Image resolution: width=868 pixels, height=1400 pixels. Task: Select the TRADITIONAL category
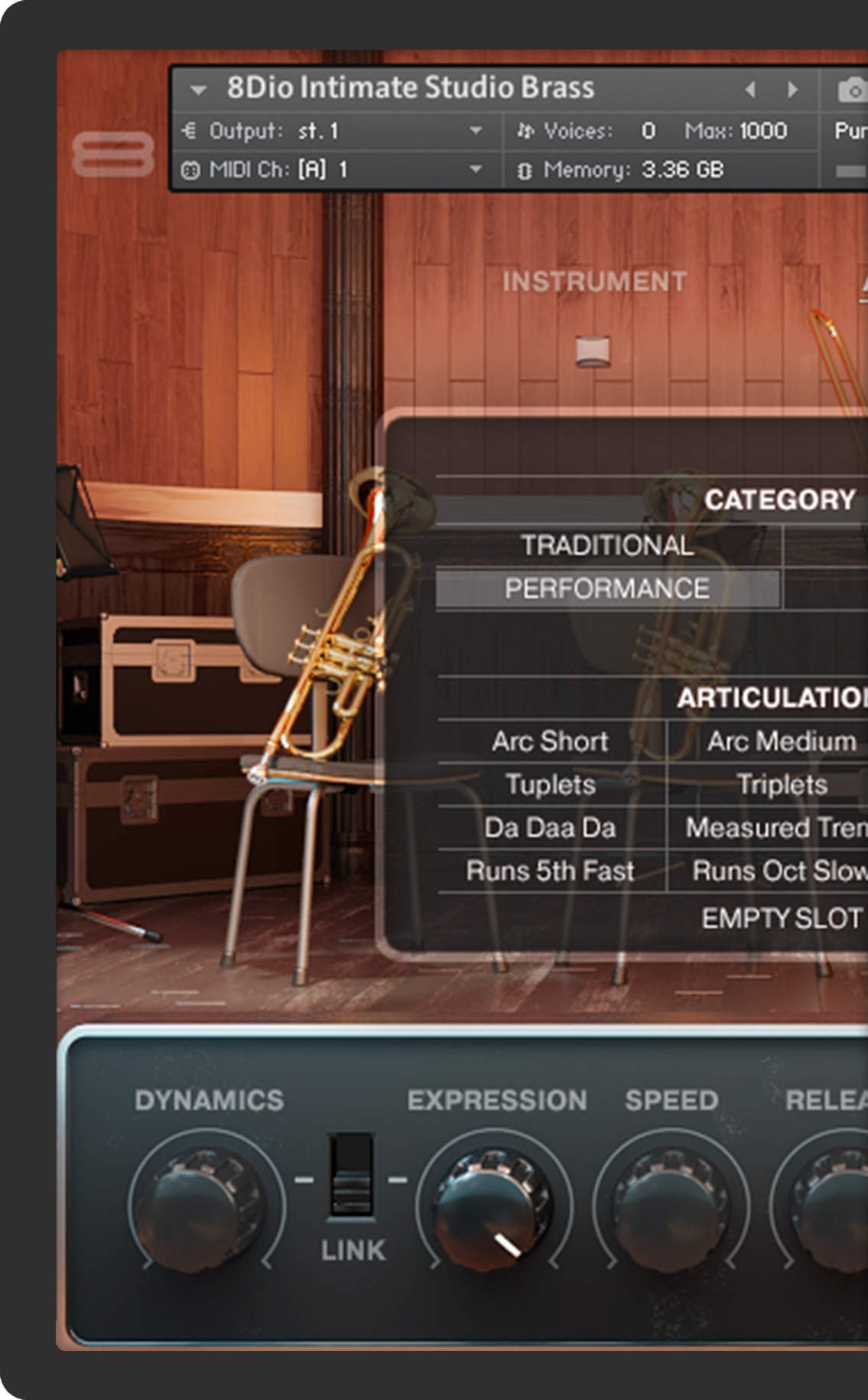[x=607, y=545]
